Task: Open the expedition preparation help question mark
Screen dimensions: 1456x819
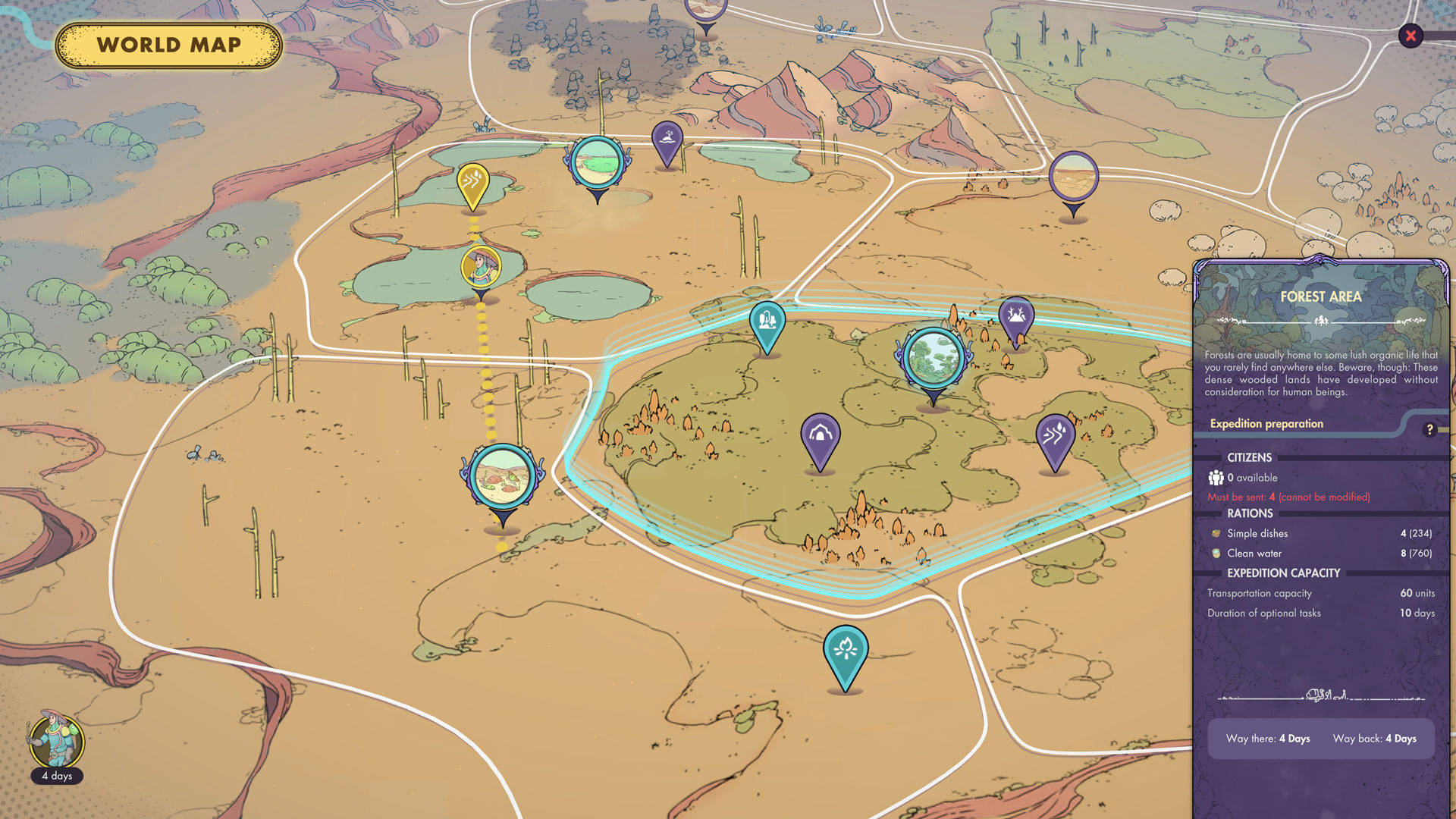Action: click(1429, 429)
